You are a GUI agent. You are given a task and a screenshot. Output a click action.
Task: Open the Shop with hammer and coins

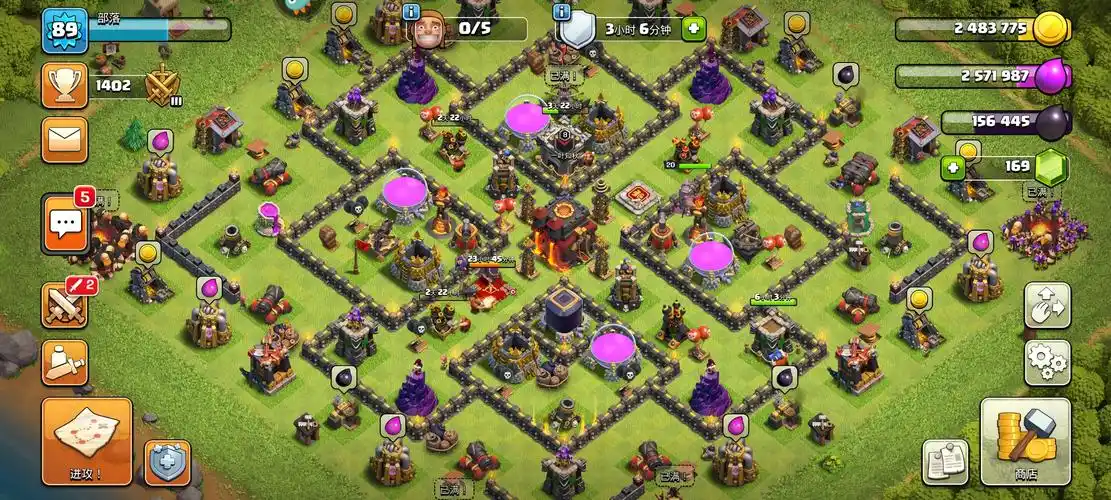click(1025, 442)
